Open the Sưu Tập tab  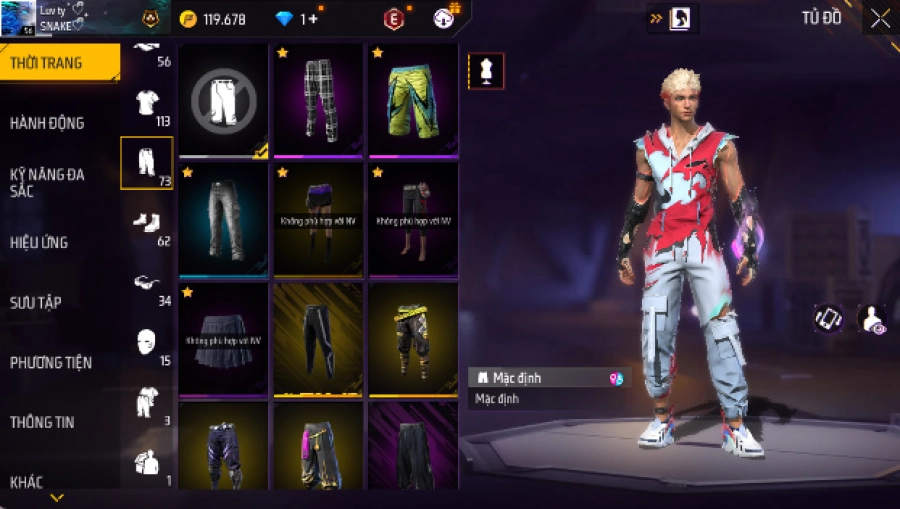[36, 301]
